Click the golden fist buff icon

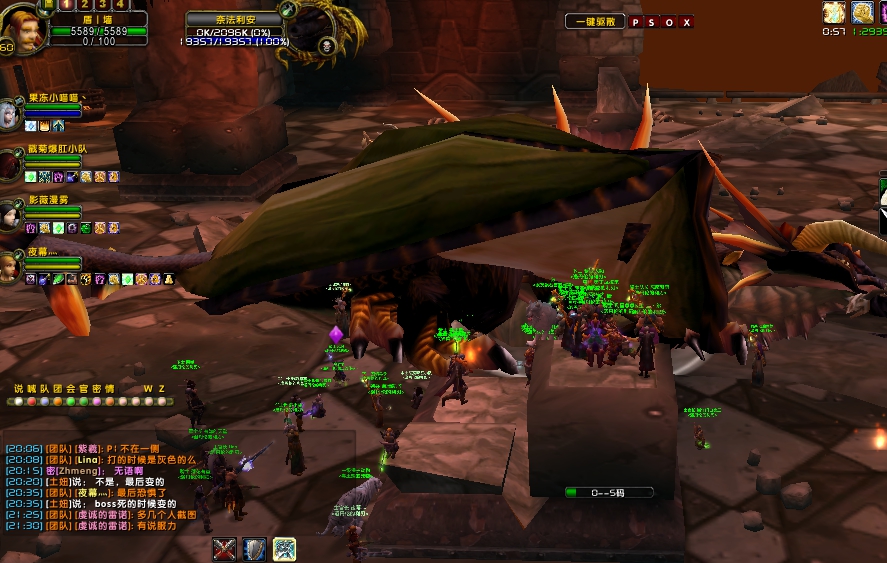click(x=863, y=12)
